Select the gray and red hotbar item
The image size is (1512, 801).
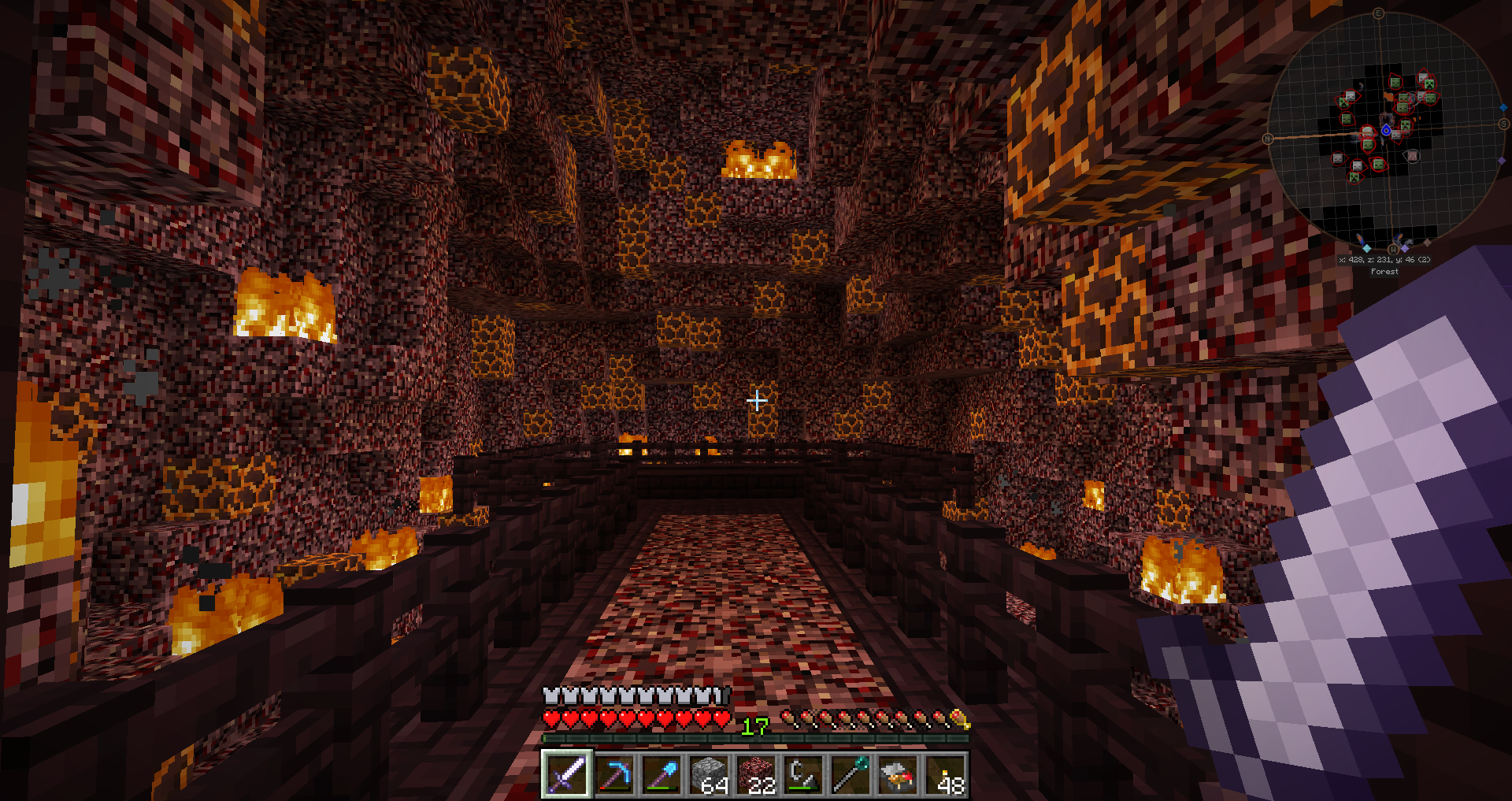point(898,774)
